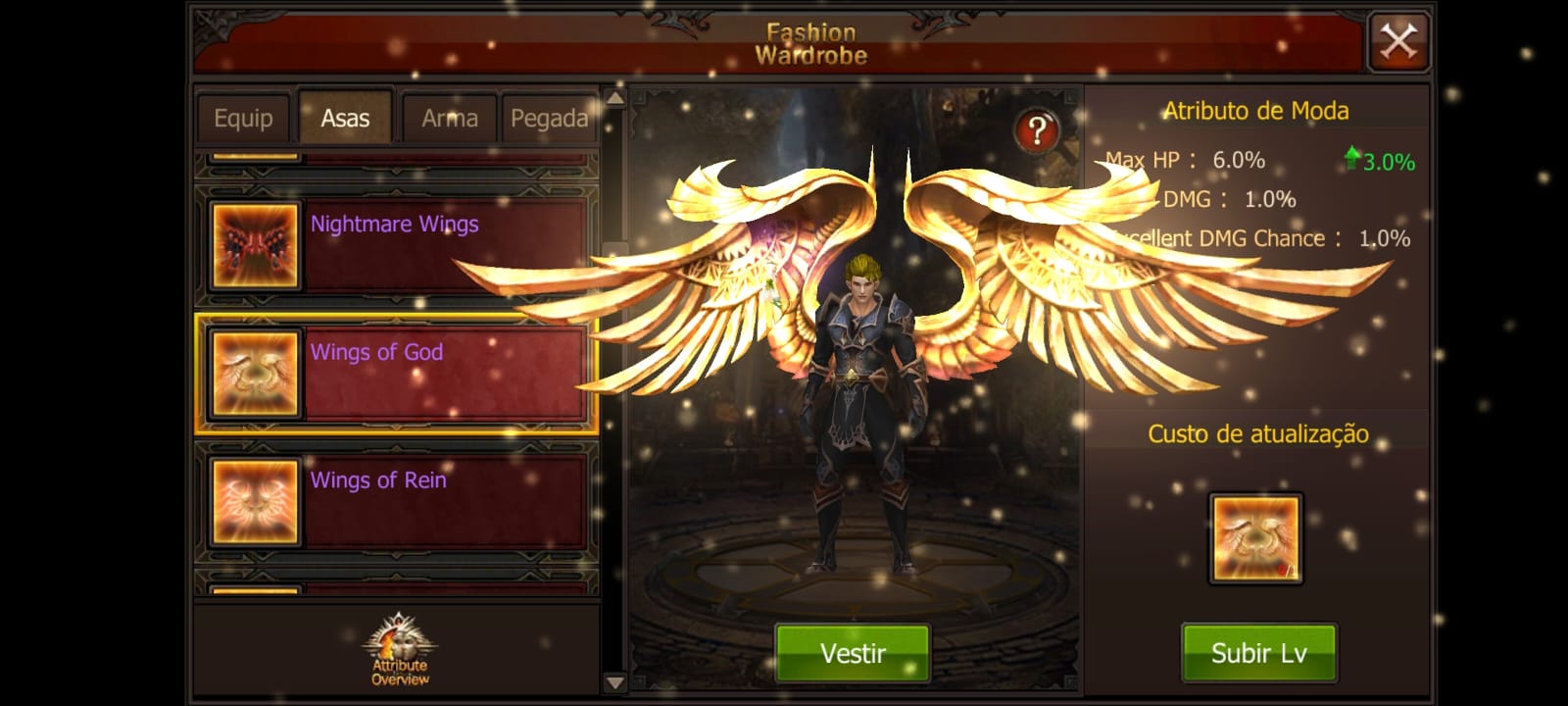Click the list scroll down arrow
The height and width of the screenshot is (706, 1568).
point(614,682)
